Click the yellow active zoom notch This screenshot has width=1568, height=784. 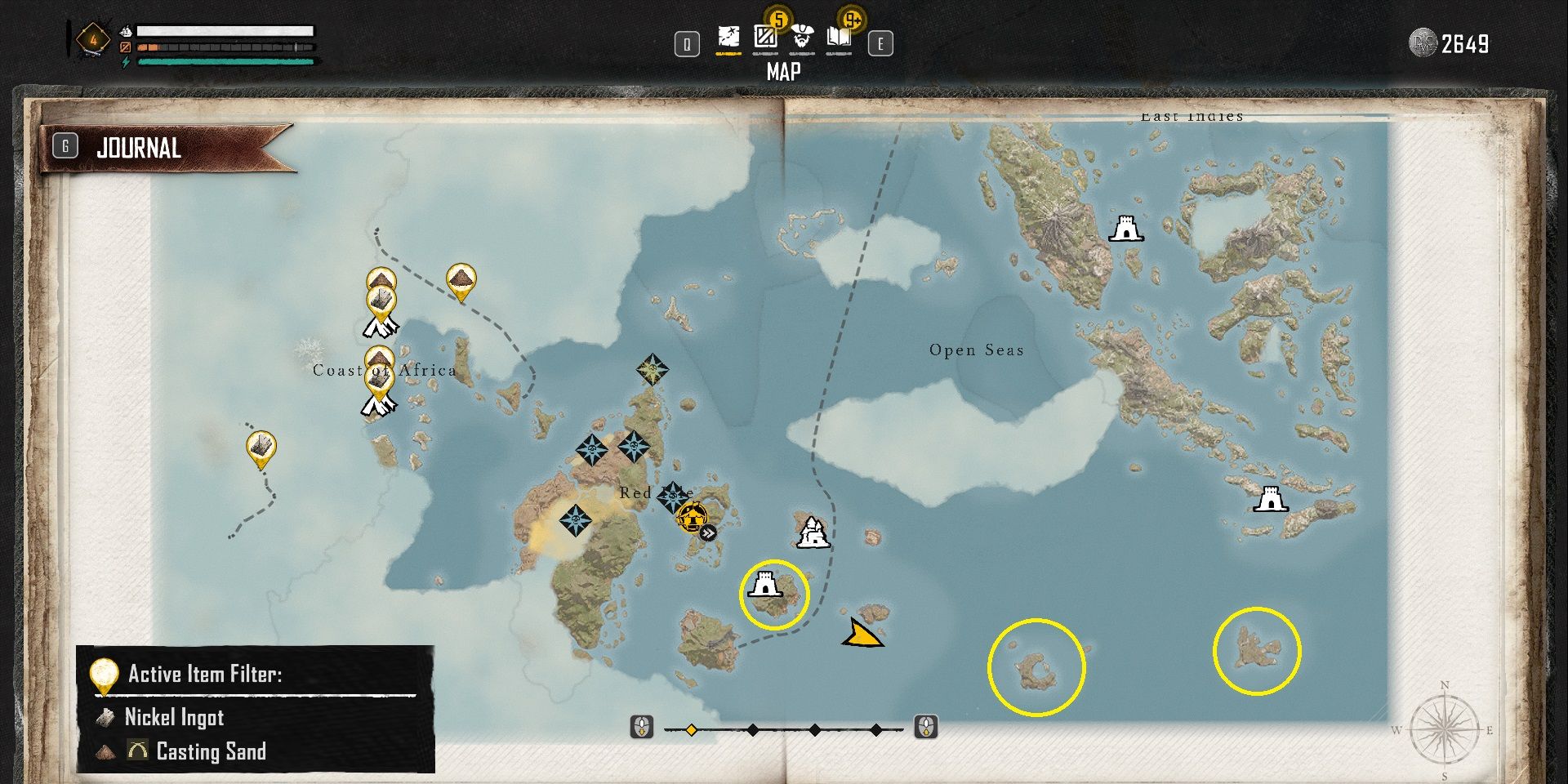point(691,729)
